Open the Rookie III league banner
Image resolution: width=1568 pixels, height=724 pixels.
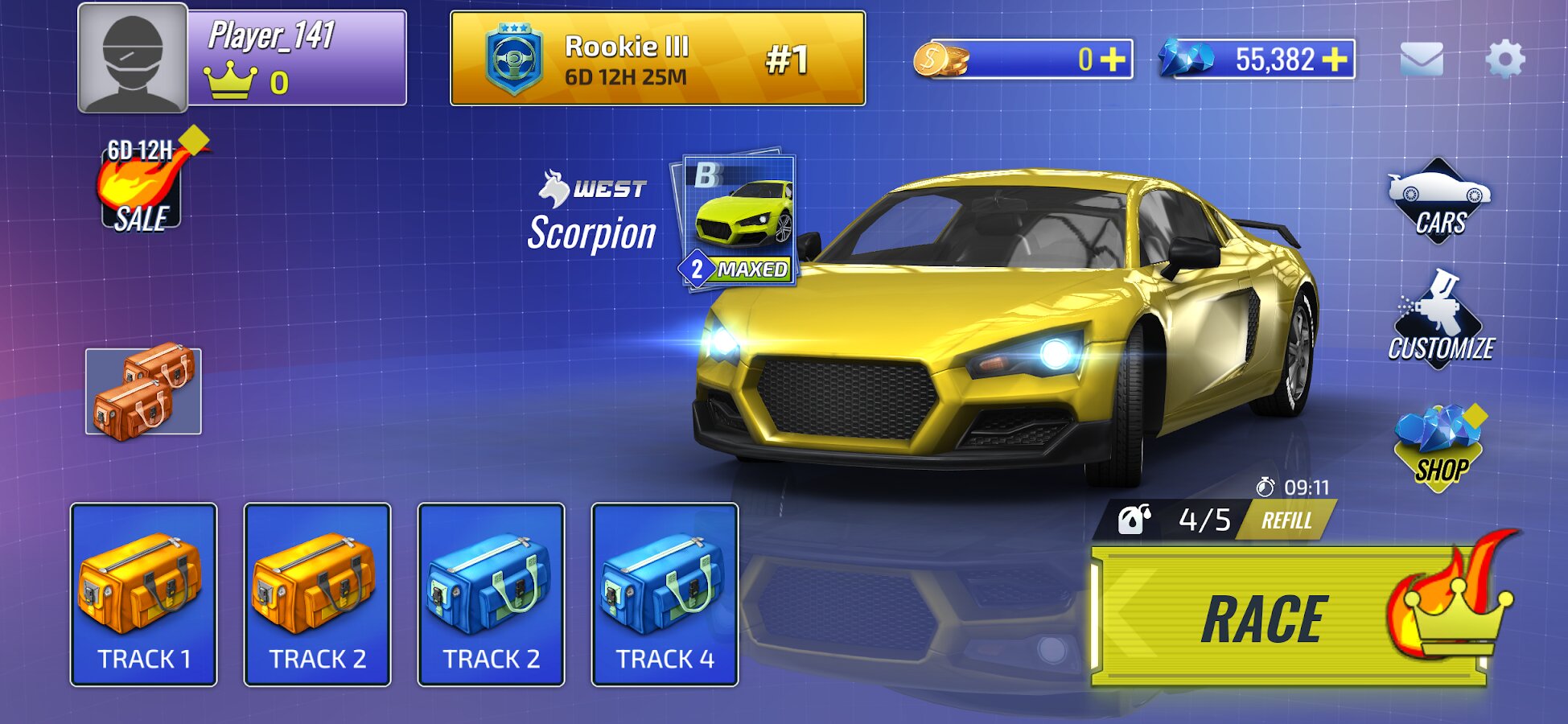pyautogui.click(x=657, y=59)
